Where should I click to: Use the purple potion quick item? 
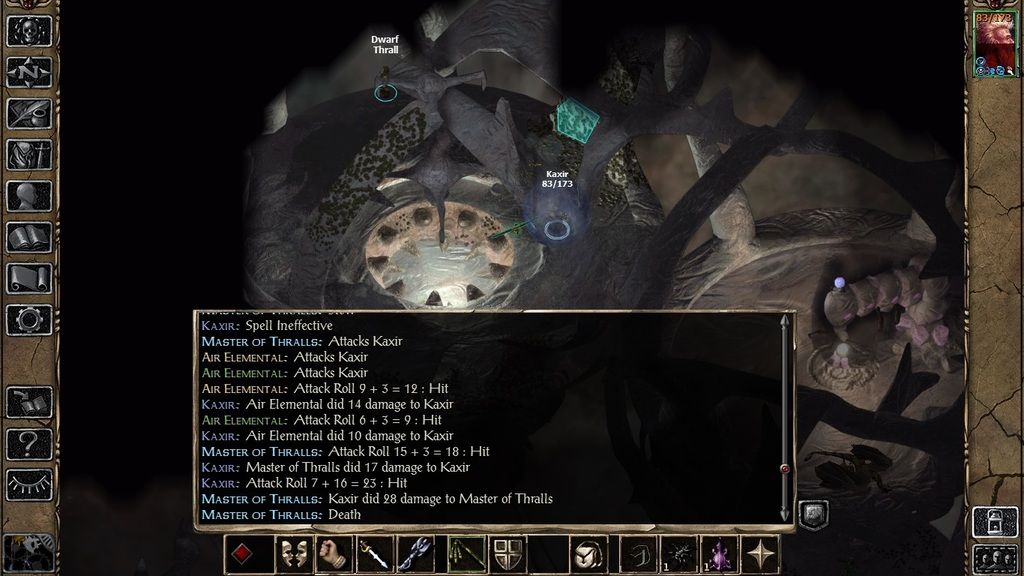[720, 554]
